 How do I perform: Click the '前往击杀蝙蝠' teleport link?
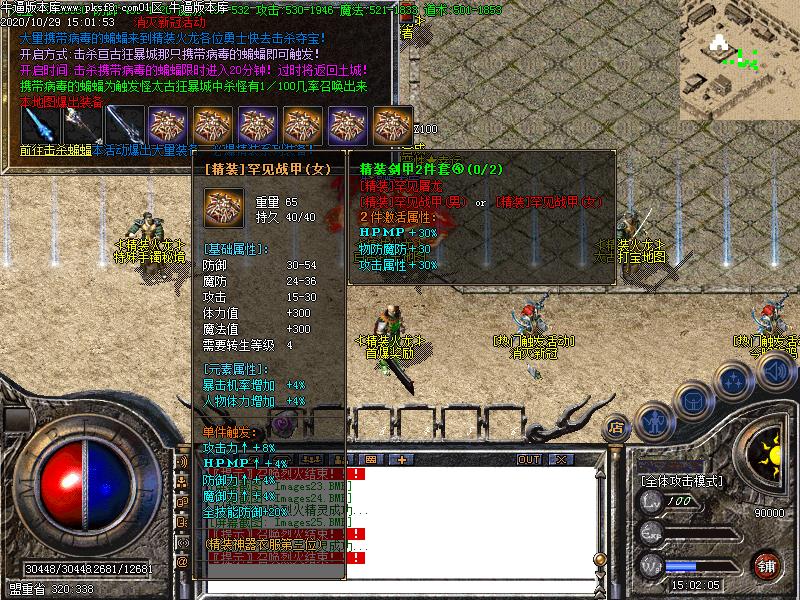pyautogui.click(x=56, y=150)
